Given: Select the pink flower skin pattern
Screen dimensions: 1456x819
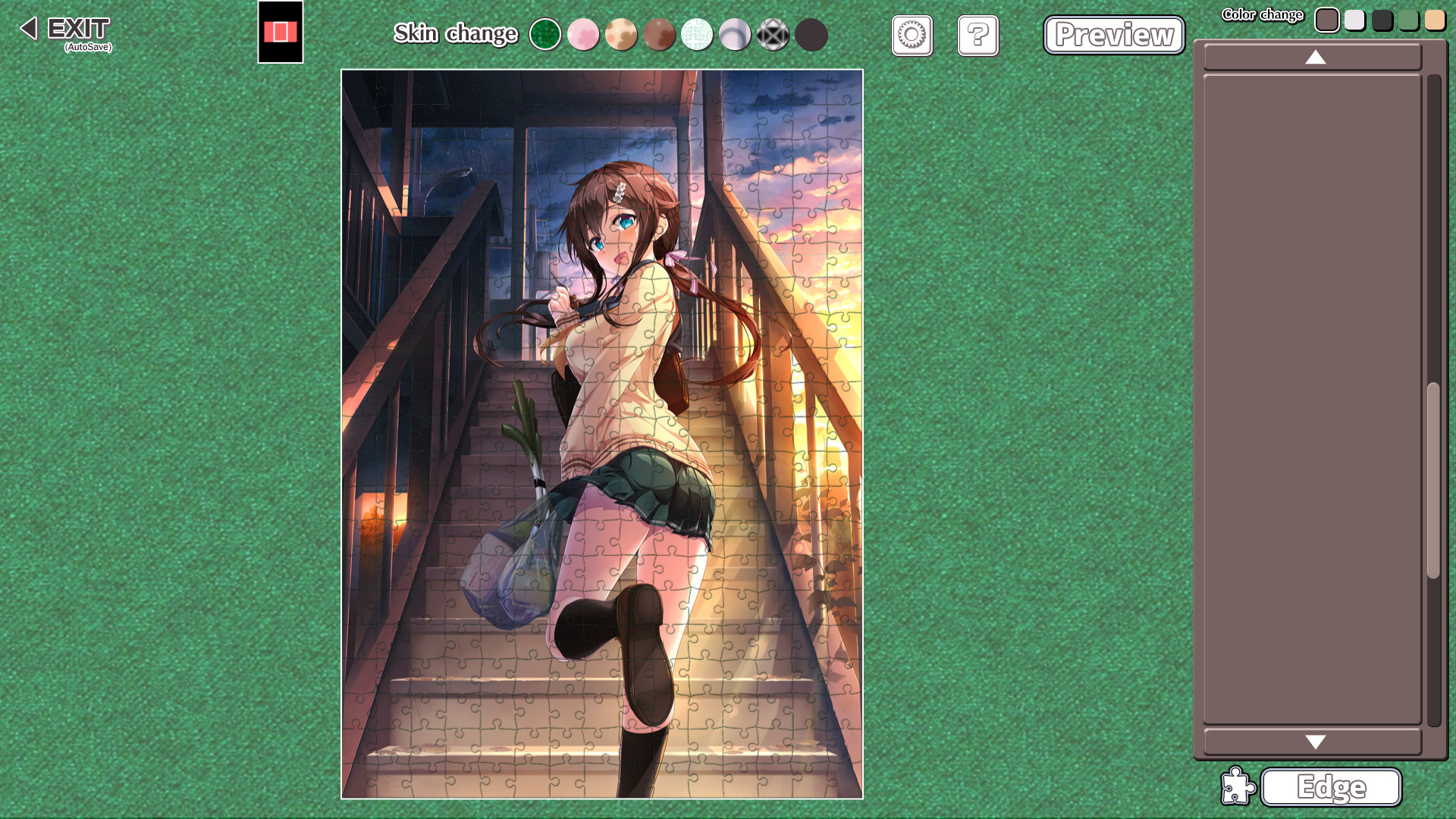Looking at the screenshot, I should (x=583, y=35).
